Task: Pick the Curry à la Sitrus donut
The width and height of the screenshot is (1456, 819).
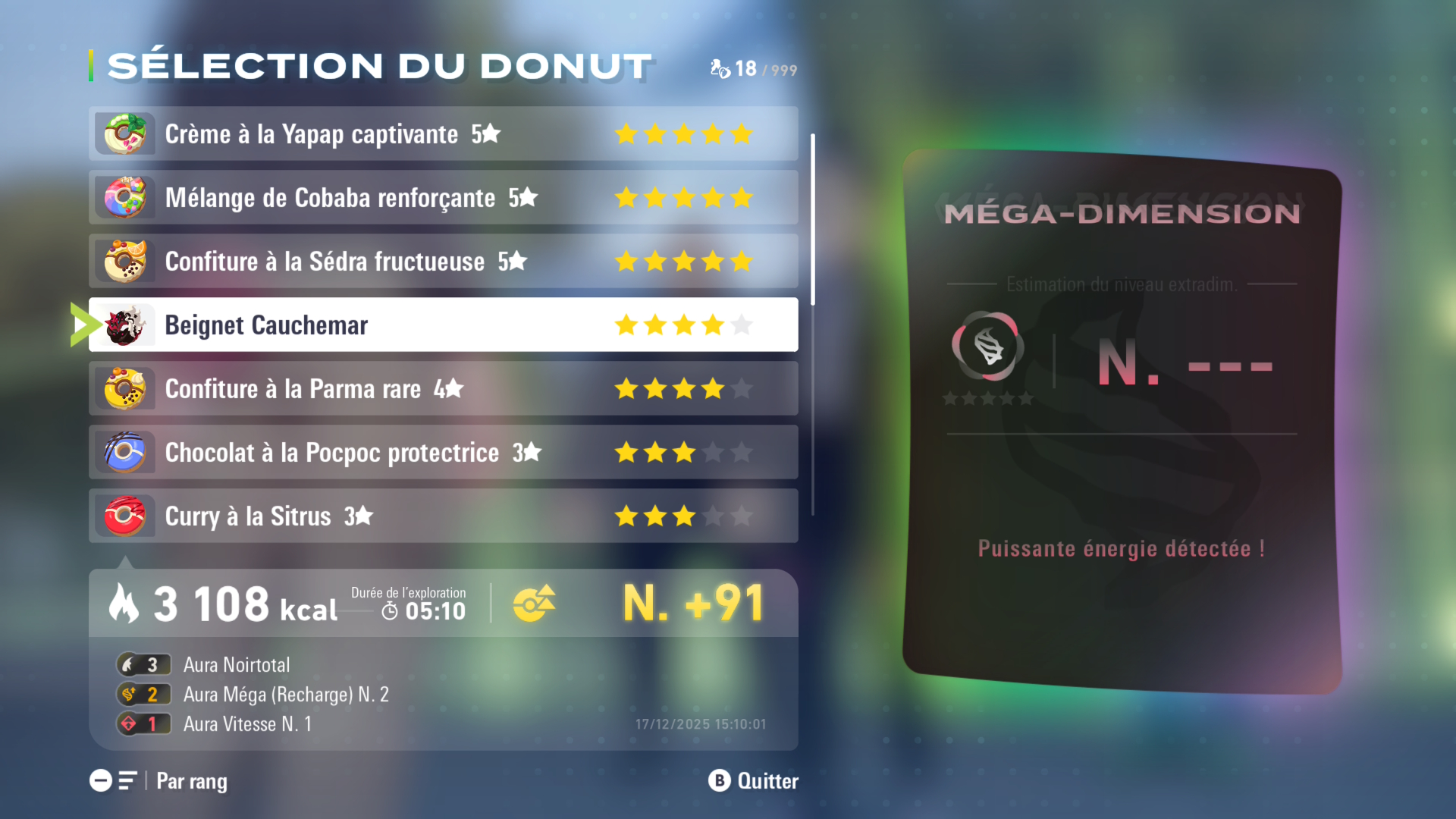Action: [443, 516]
